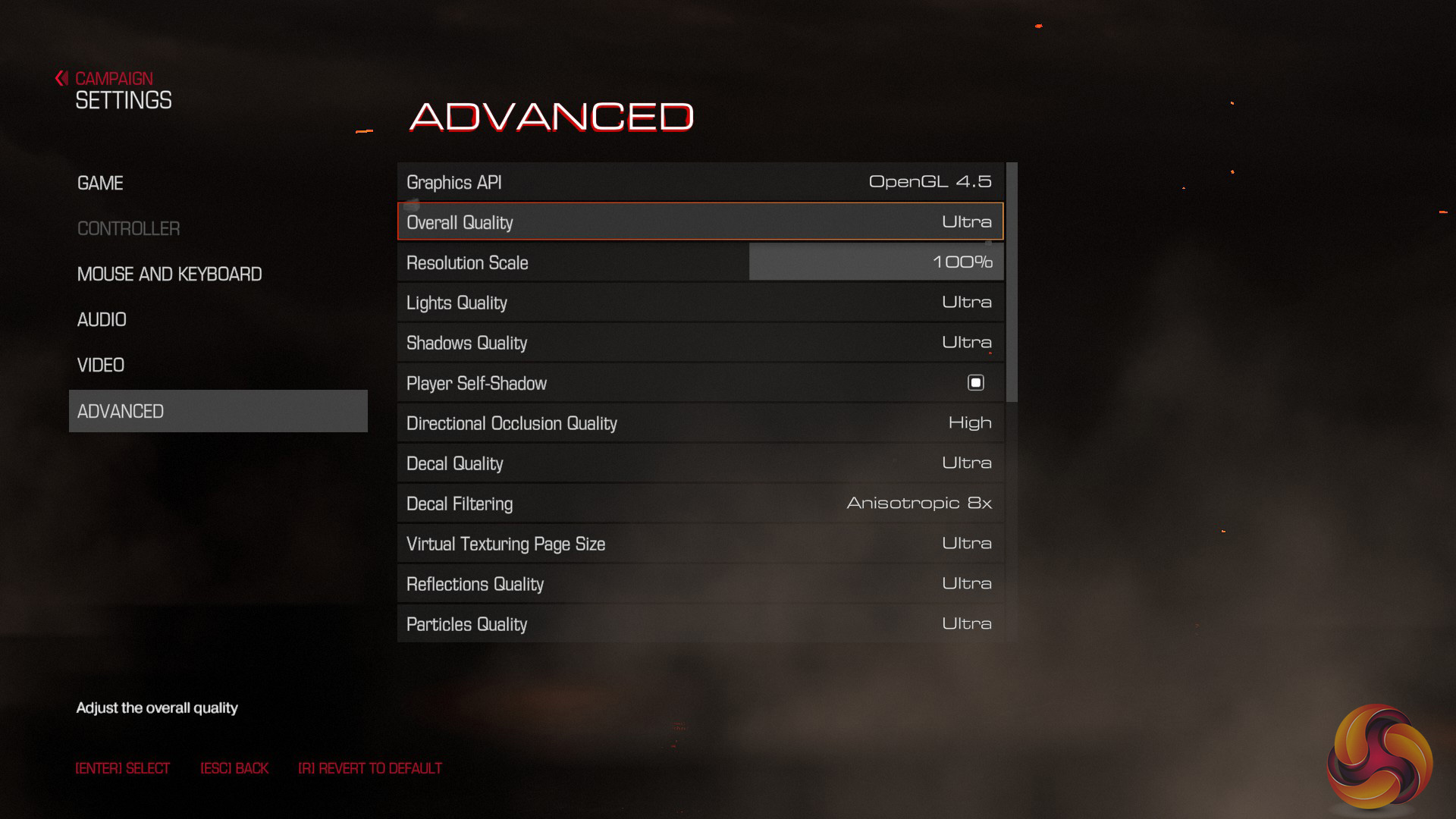Select the Decal Quality row
This screenshot has height=819, width=1456.
tap(700, 463)
